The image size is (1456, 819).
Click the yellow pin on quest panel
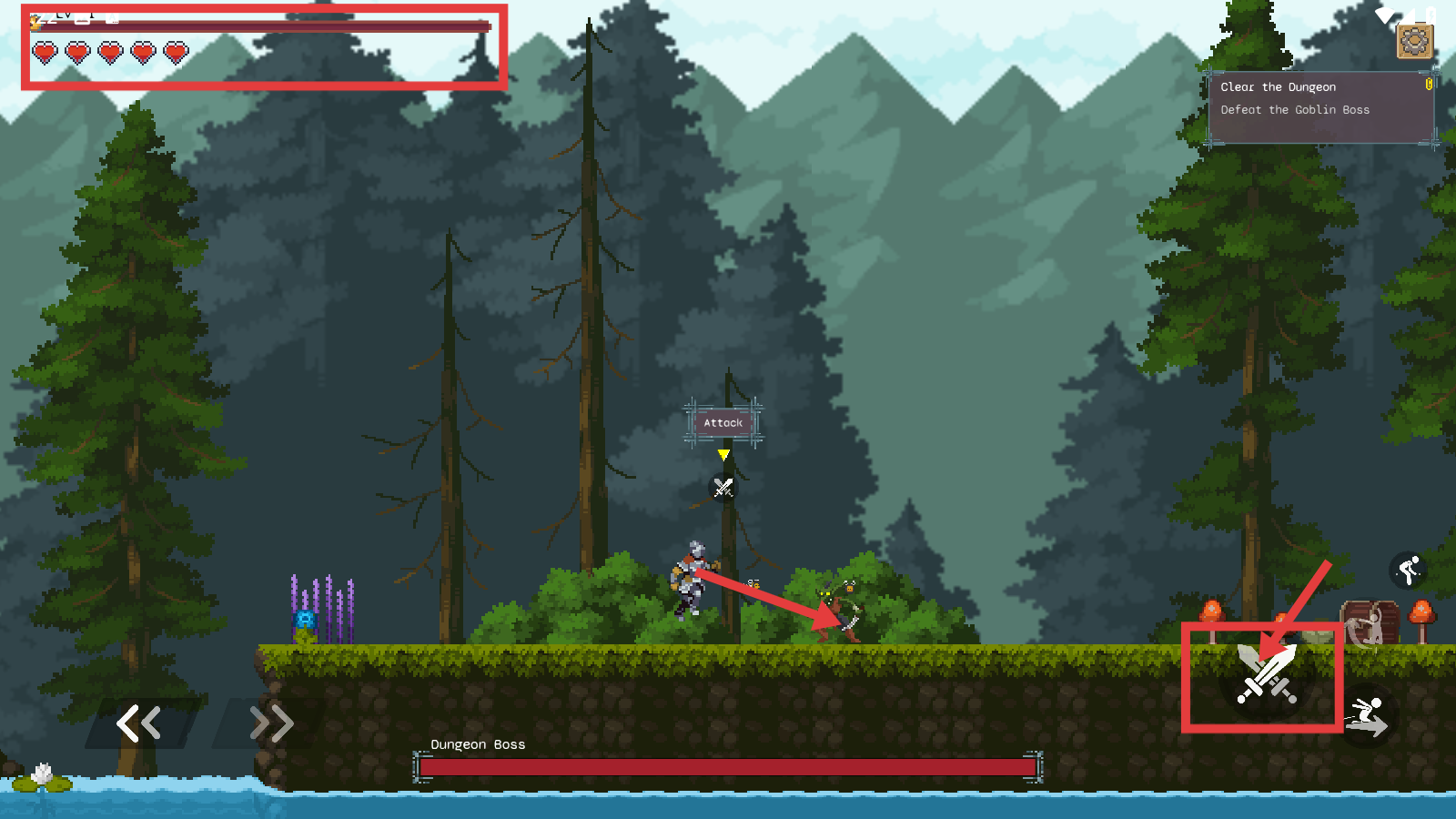click(x=1429, y=84)
